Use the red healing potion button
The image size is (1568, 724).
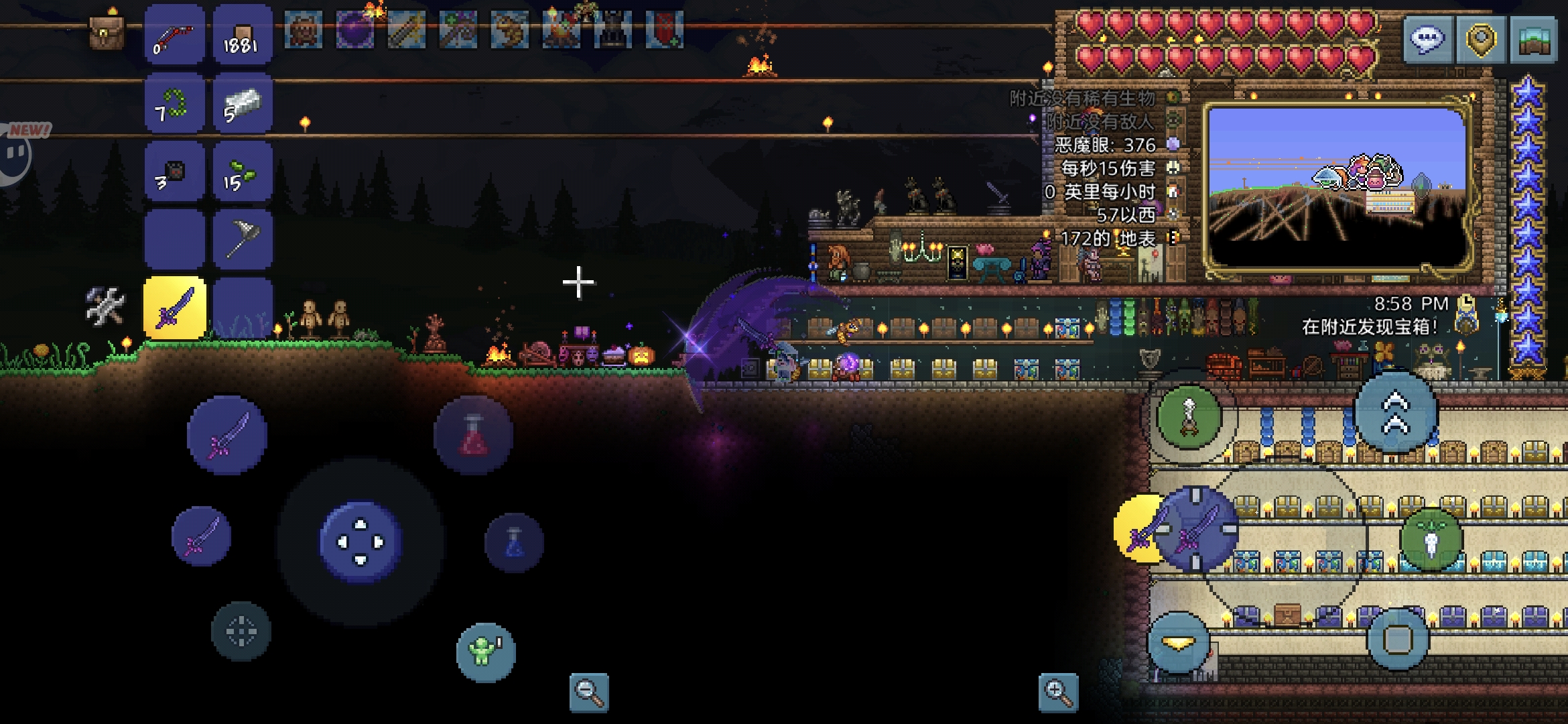(x=473, y=435)
